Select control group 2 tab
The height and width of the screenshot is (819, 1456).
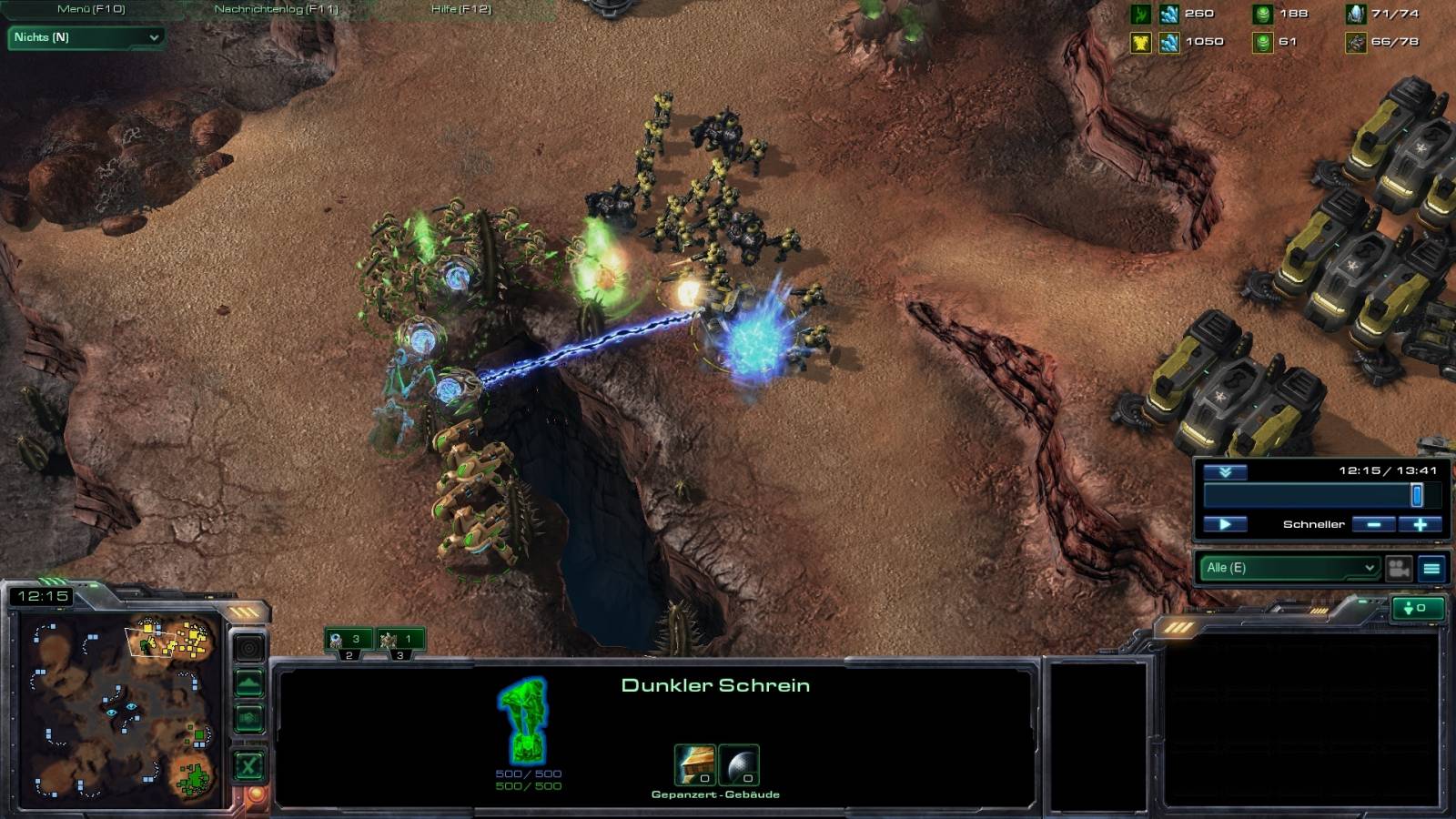tap(349, 641)
